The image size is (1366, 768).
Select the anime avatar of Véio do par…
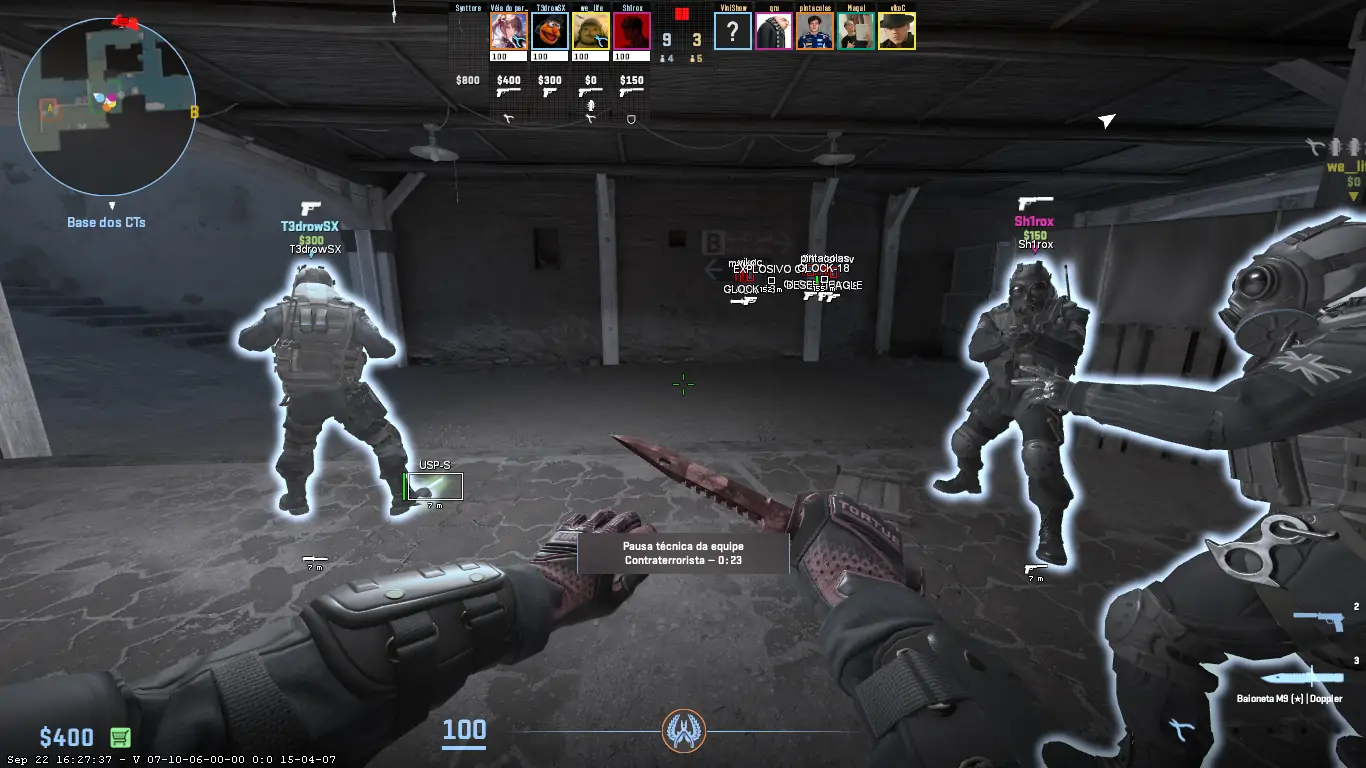pos(509,31)
